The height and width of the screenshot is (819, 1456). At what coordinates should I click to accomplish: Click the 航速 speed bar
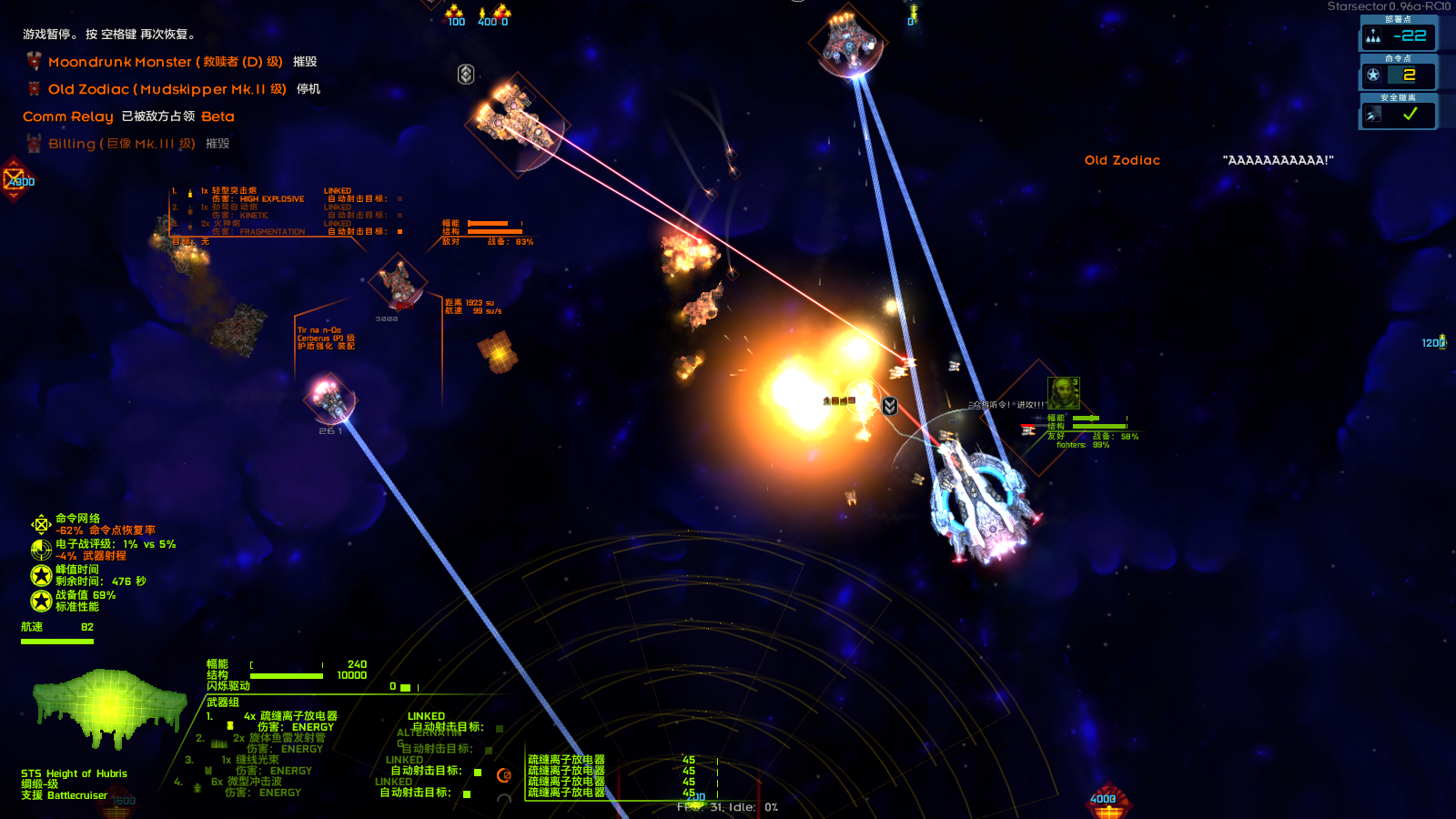pyautogui.click(x=57, y=640)
